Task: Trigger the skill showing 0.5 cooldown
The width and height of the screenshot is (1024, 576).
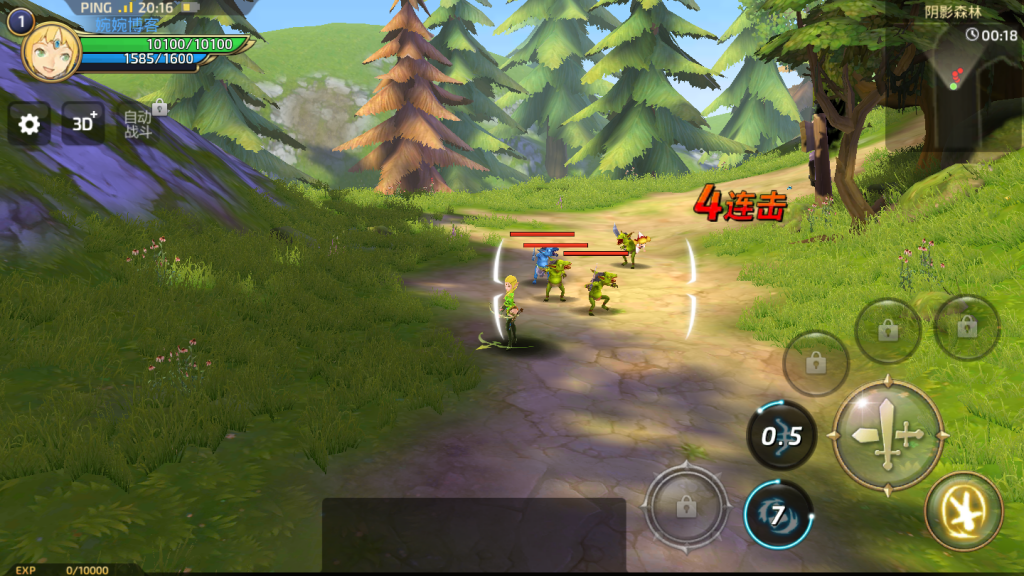Action: click(781, 436)
